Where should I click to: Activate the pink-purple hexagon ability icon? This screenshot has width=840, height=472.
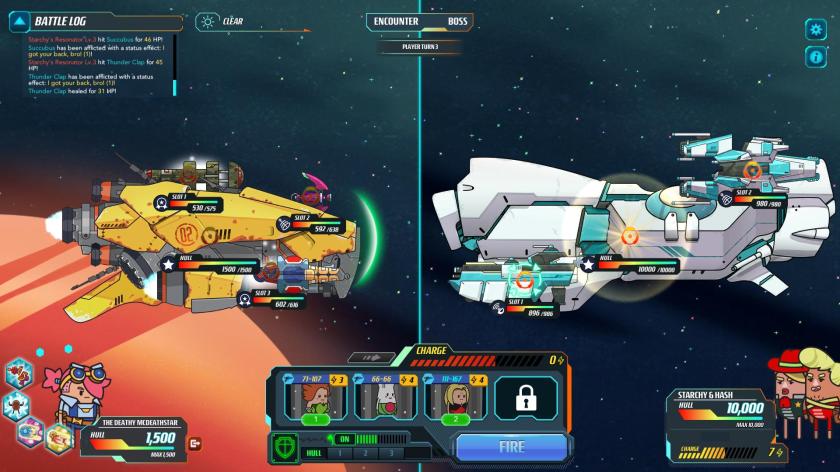(31, 432)
